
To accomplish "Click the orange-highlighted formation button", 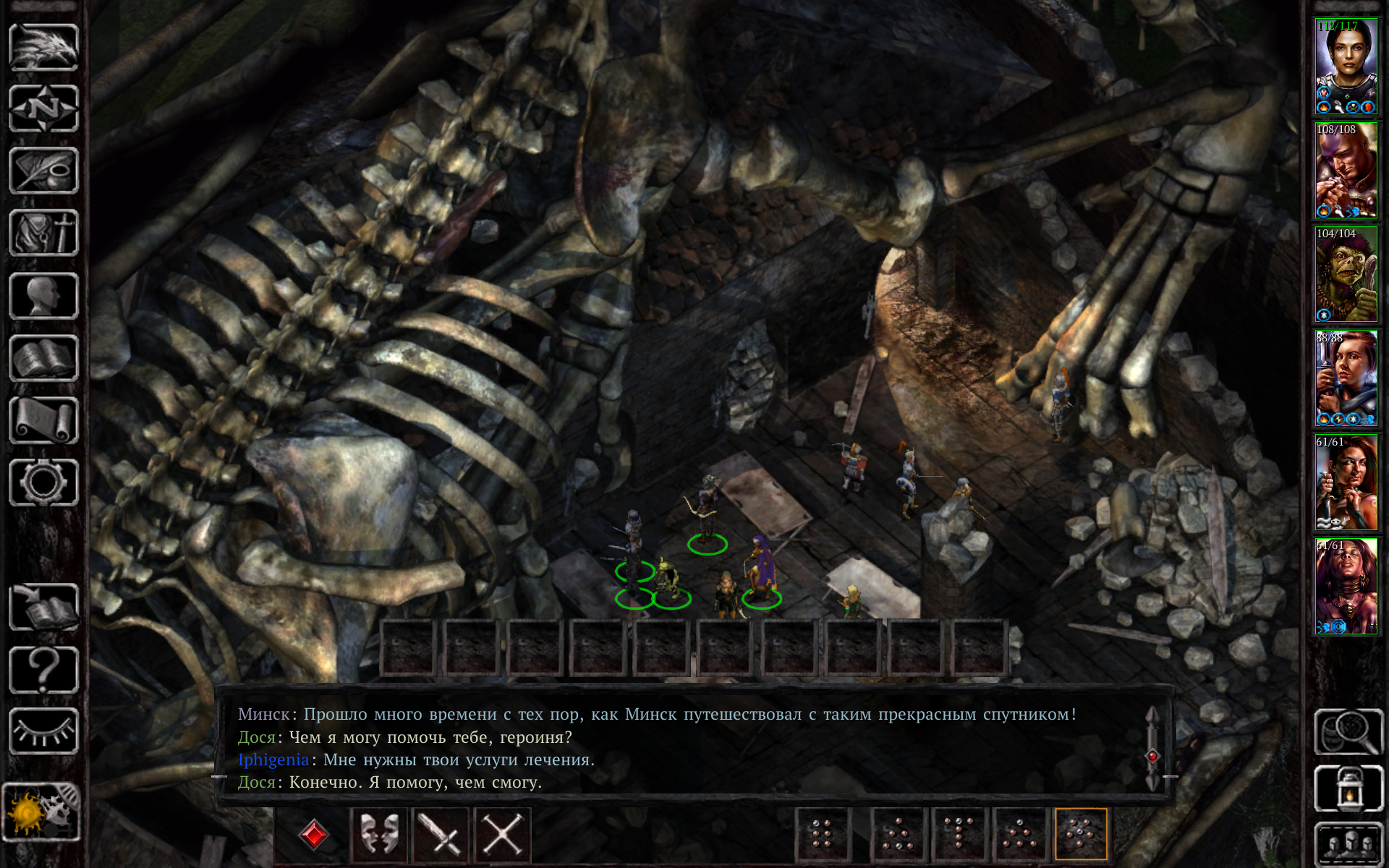I will (x=1081, y=834).
